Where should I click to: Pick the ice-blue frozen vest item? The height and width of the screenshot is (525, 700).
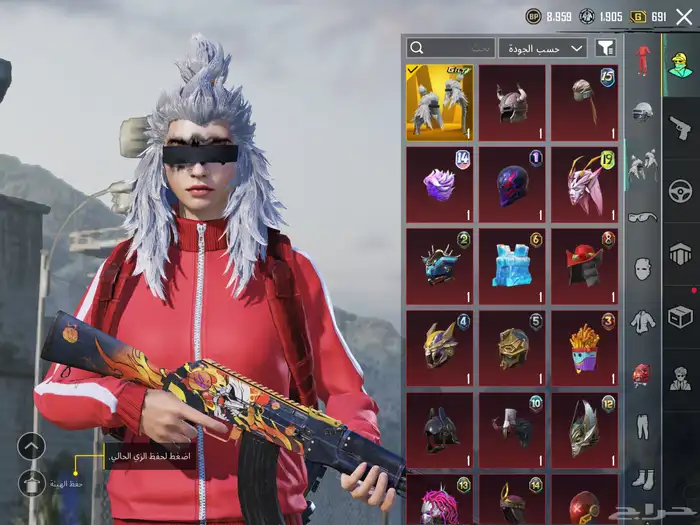pos(512,266)
